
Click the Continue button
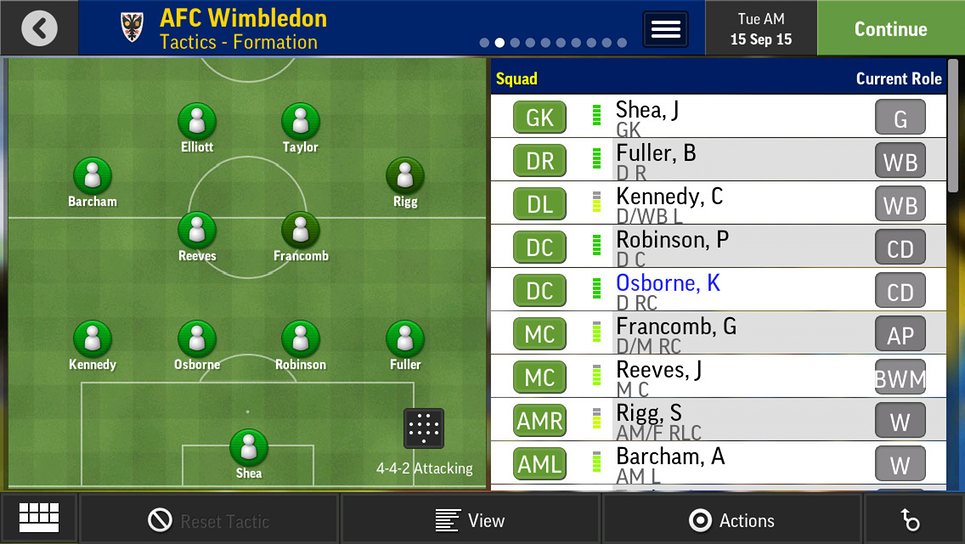890,28
